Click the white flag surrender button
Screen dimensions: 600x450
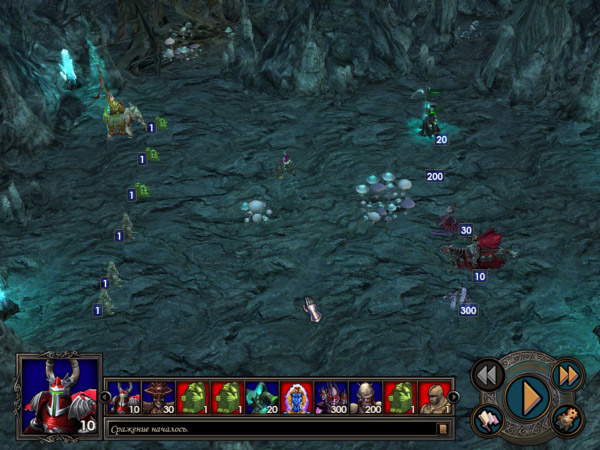(x=487, y=420)
